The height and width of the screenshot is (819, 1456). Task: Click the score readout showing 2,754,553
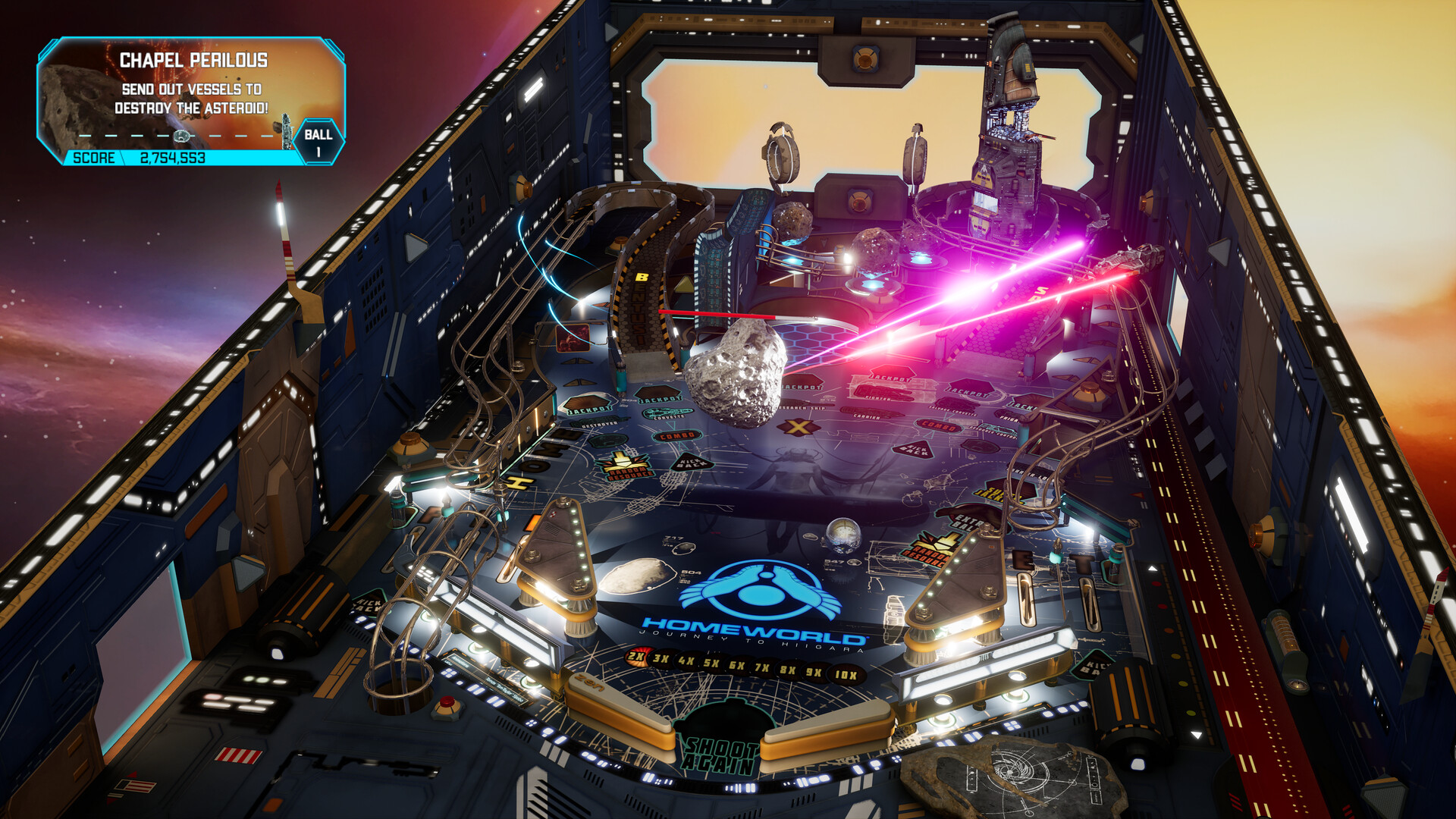(174, 158)
